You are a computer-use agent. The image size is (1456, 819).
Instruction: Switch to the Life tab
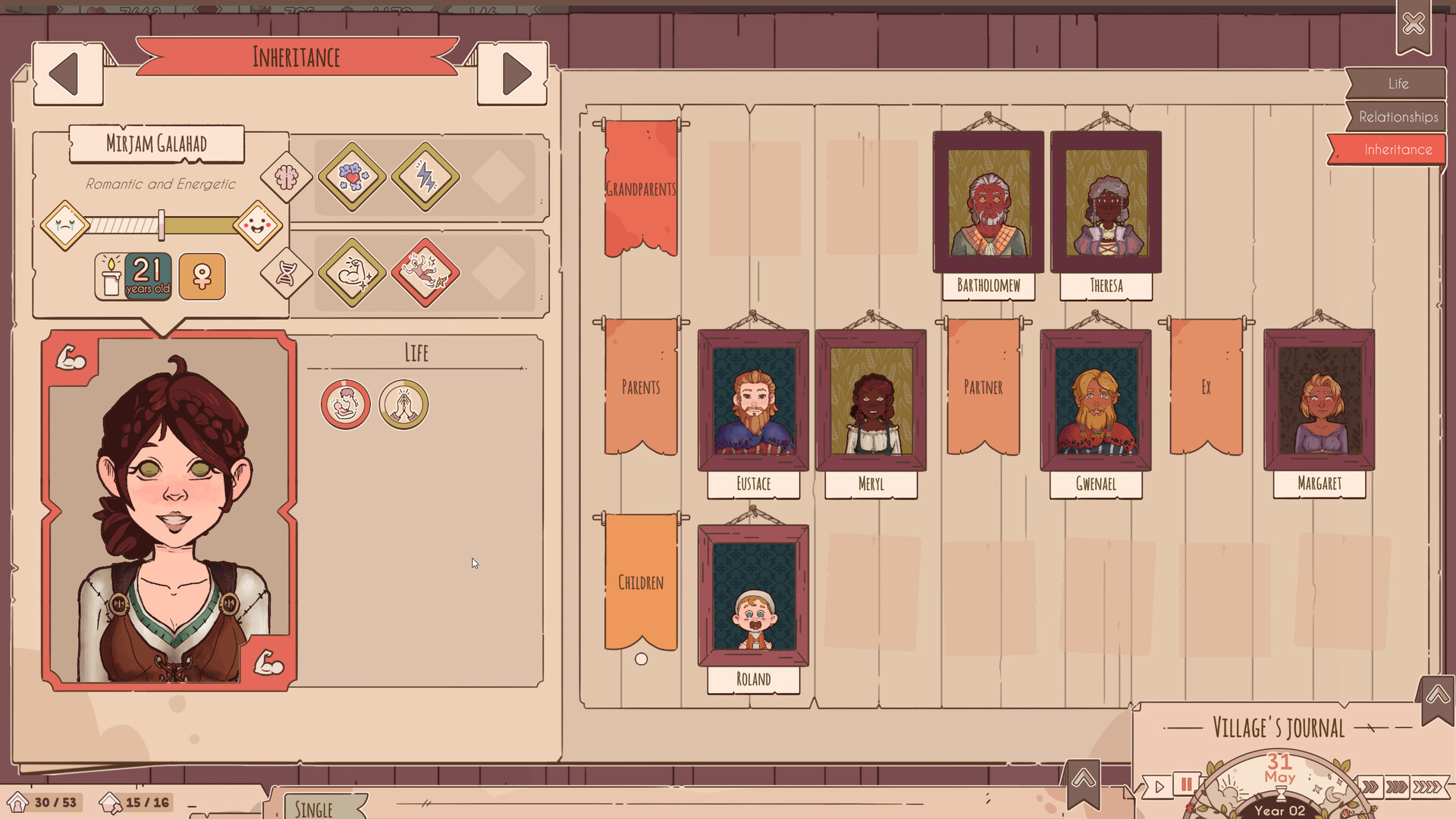tap(1399, 83)
